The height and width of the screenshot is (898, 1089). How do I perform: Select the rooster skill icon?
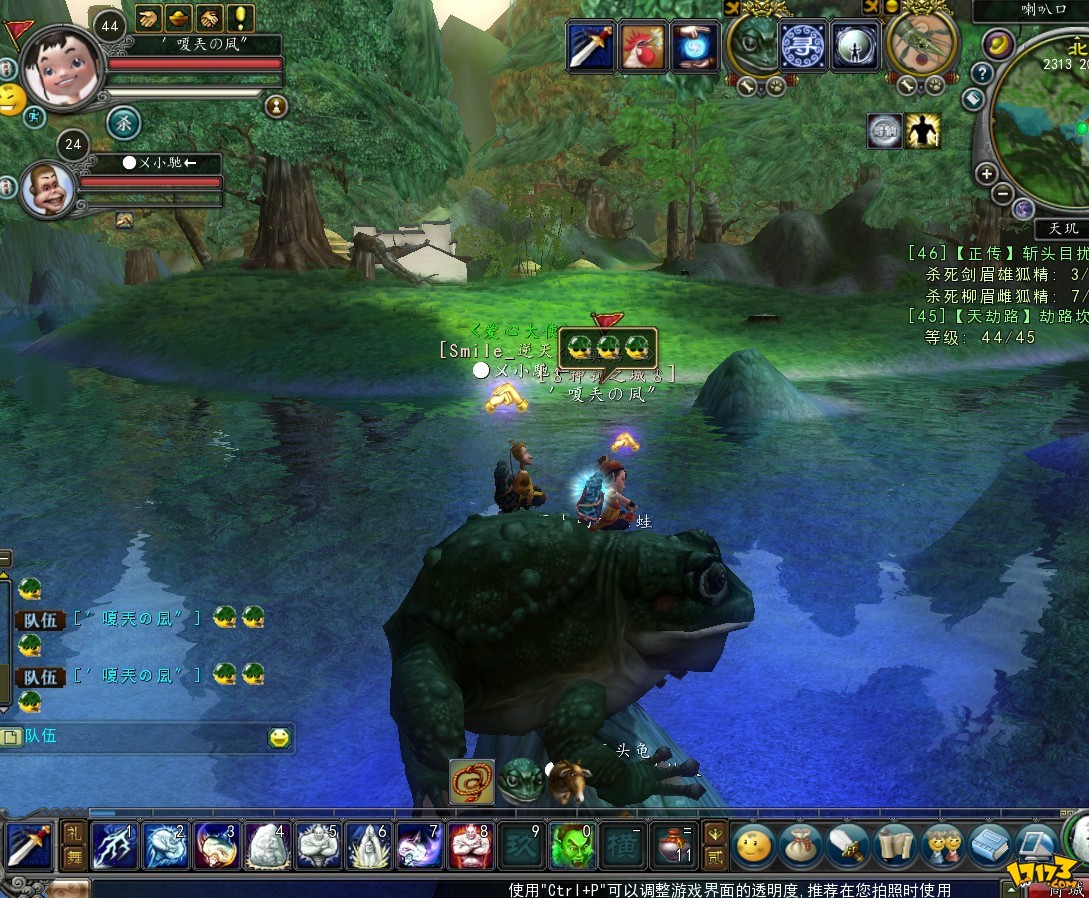point(643,46)
